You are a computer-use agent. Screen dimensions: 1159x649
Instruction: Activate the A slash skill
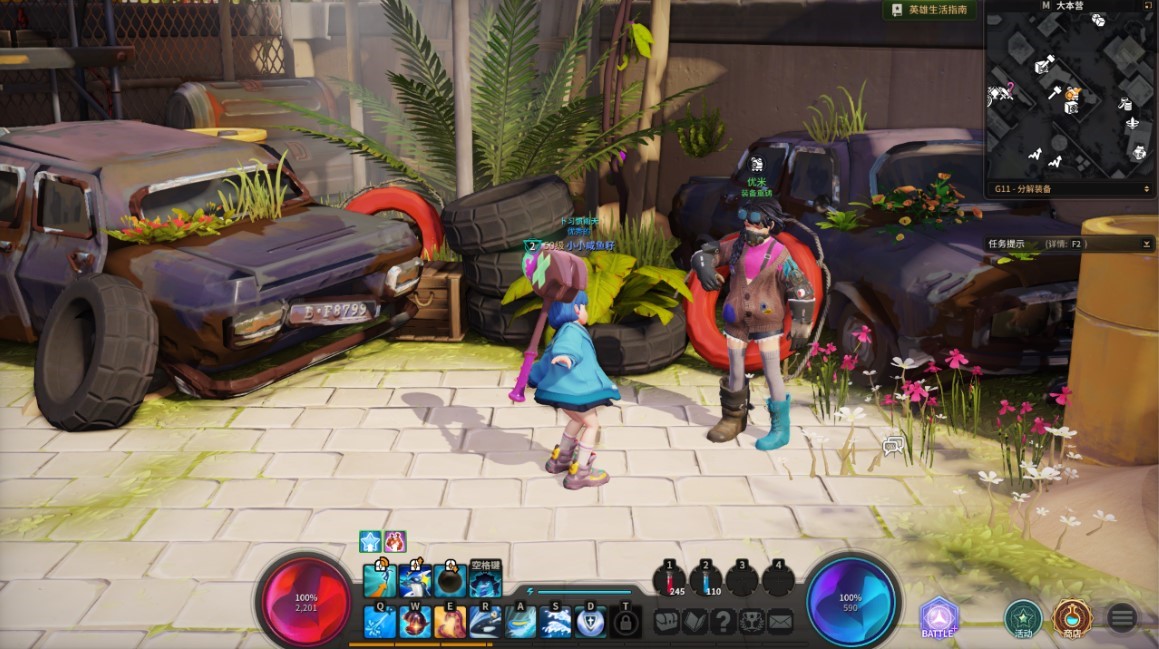pyautogui.click(x=521, y=622)
